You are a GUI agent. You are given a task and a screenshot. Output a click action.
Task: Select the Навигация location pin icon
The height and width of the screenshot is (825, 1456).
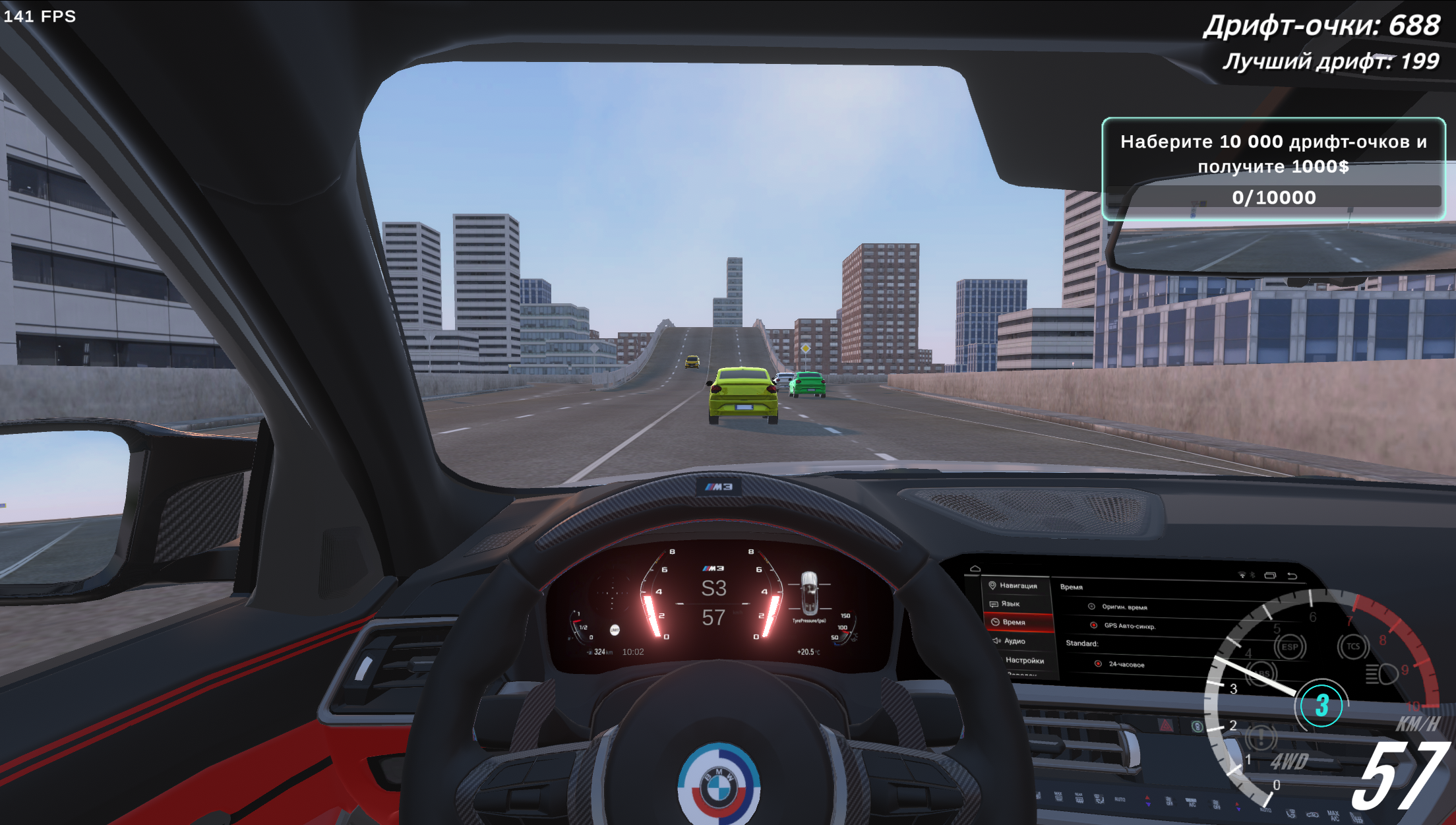pyautogui.click(x=992, y=586)
